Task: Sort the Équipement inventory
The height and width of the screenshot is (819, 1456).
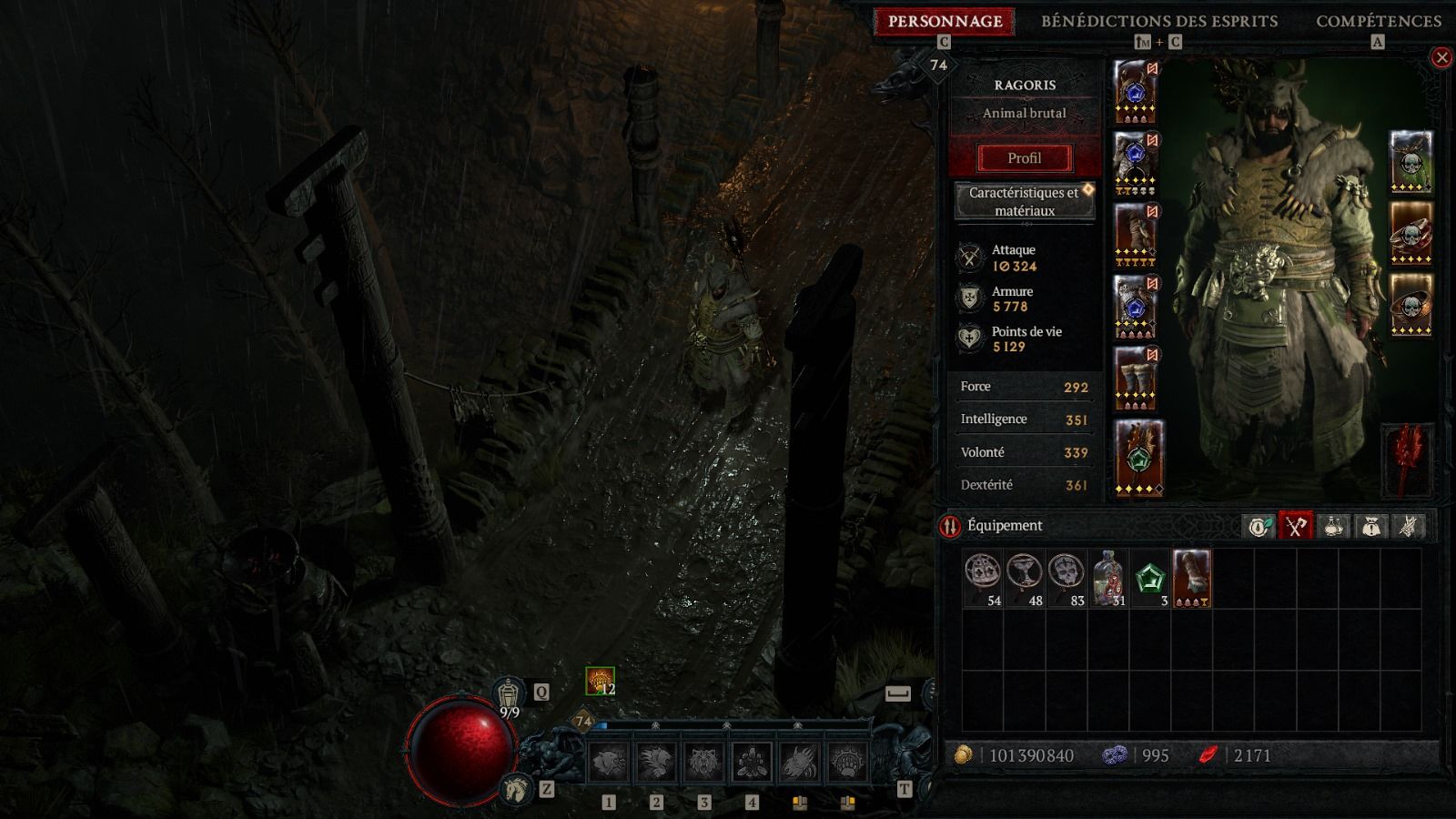Action: (x=950, y=526)
